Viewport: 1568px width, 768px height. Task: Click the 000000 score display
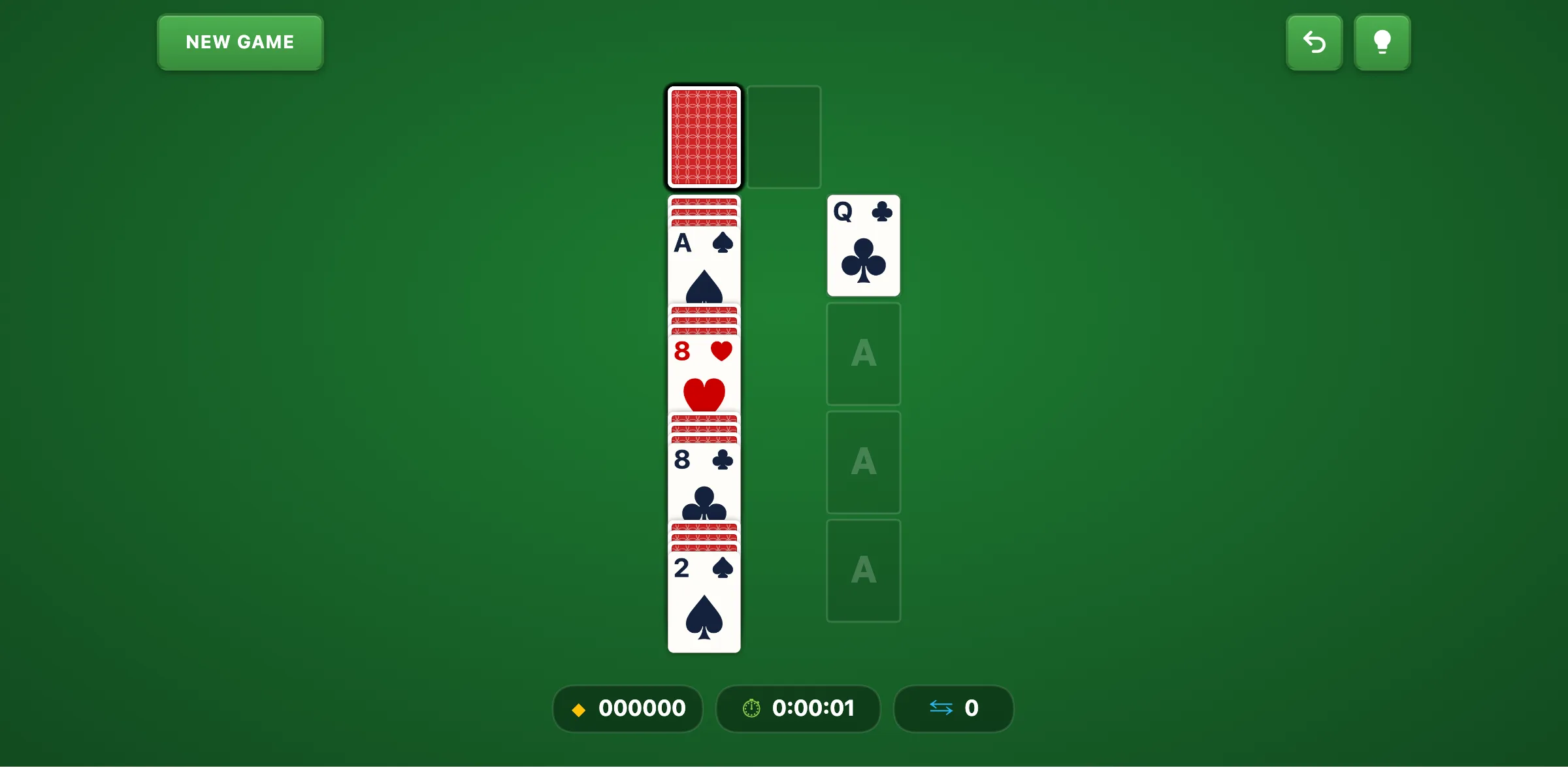pos(642,709)
